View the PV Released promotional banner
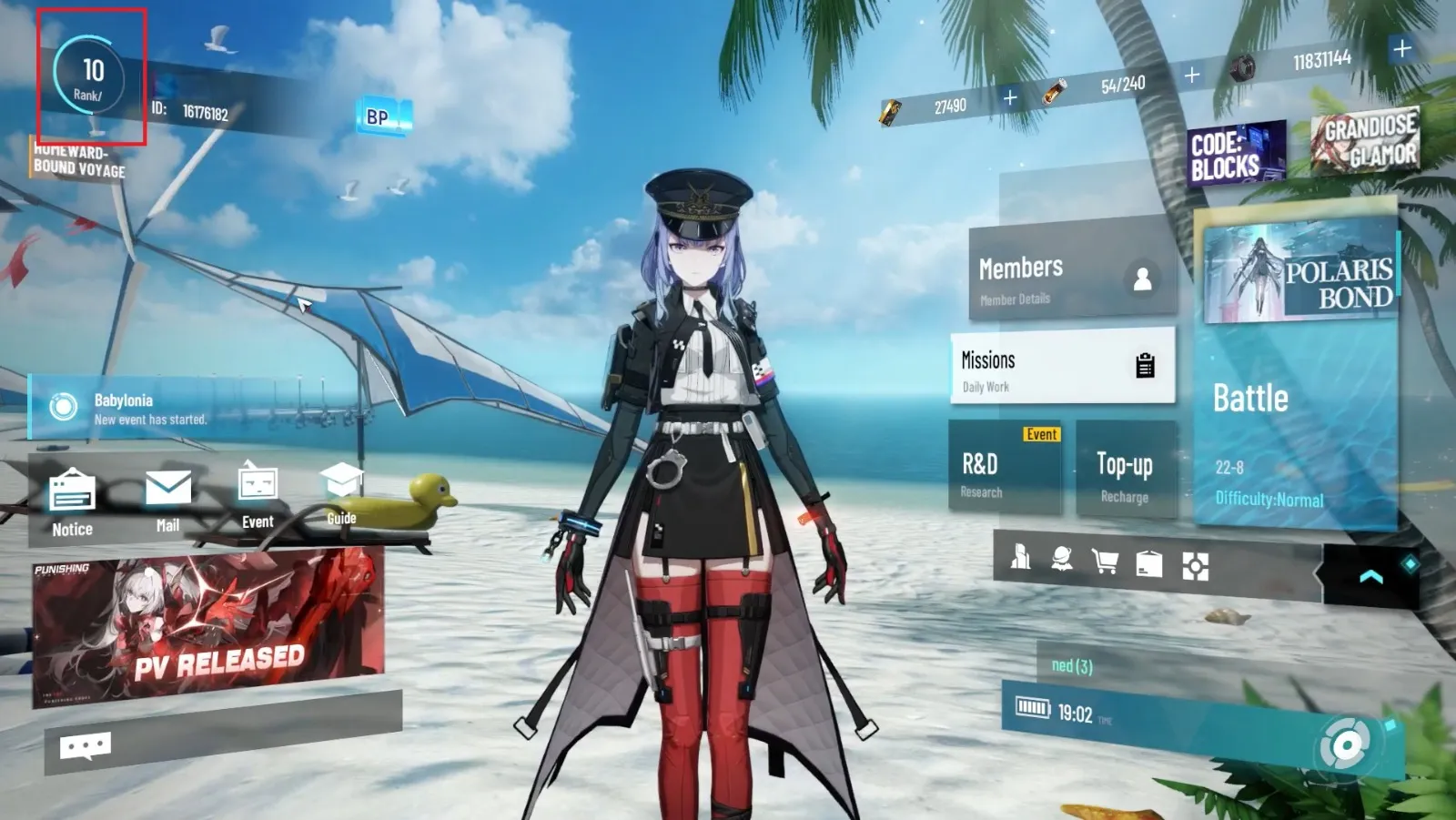This screenshot has height=820, width=1456. click(207, 628)
